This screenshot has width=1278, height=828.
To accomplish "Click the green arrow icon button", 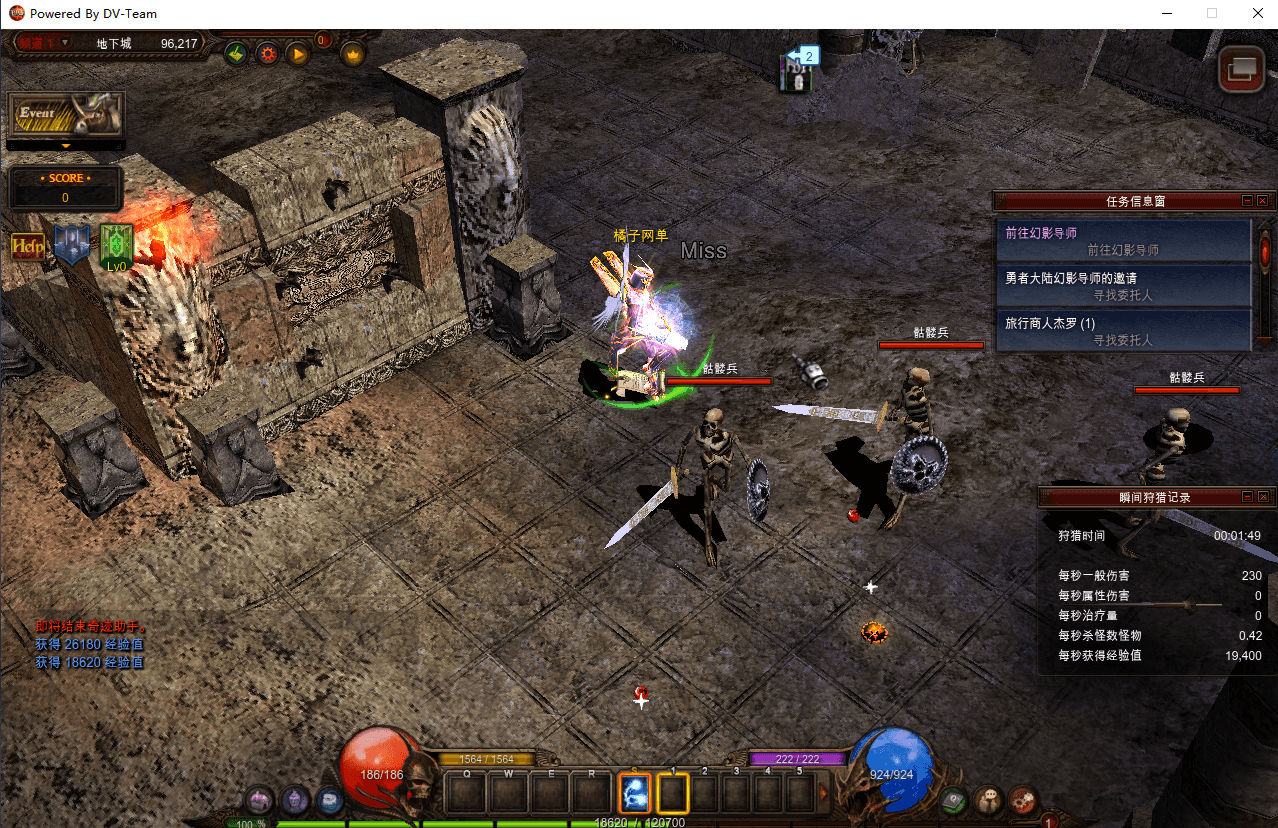I will coord(236,54).
